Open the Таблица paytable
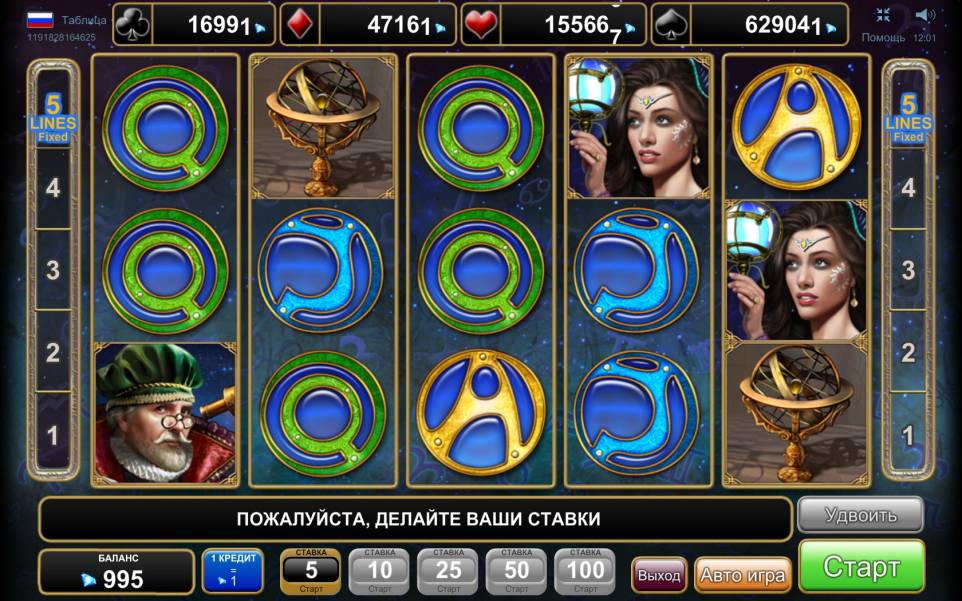This screenshot has height=601, width=962. (84, 19)
